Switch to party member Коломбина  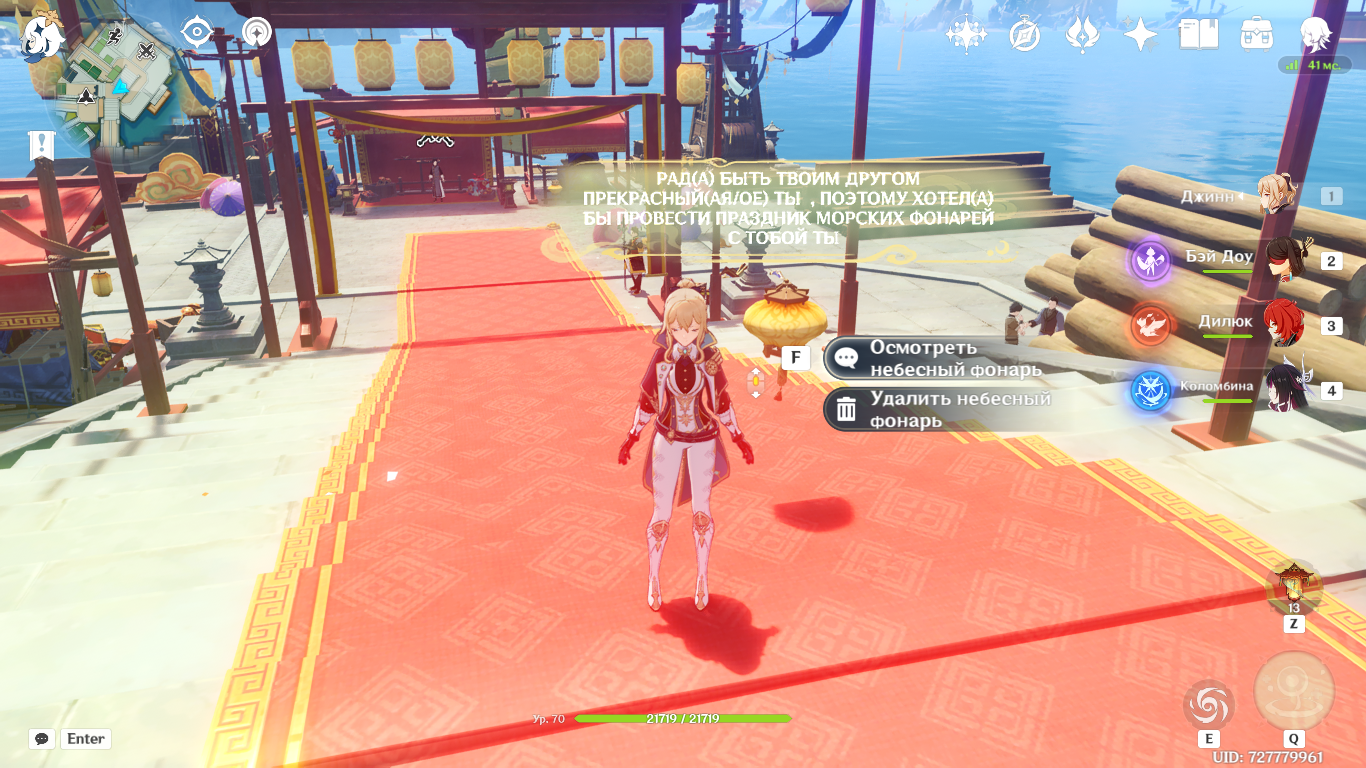tap(1282, 389)
